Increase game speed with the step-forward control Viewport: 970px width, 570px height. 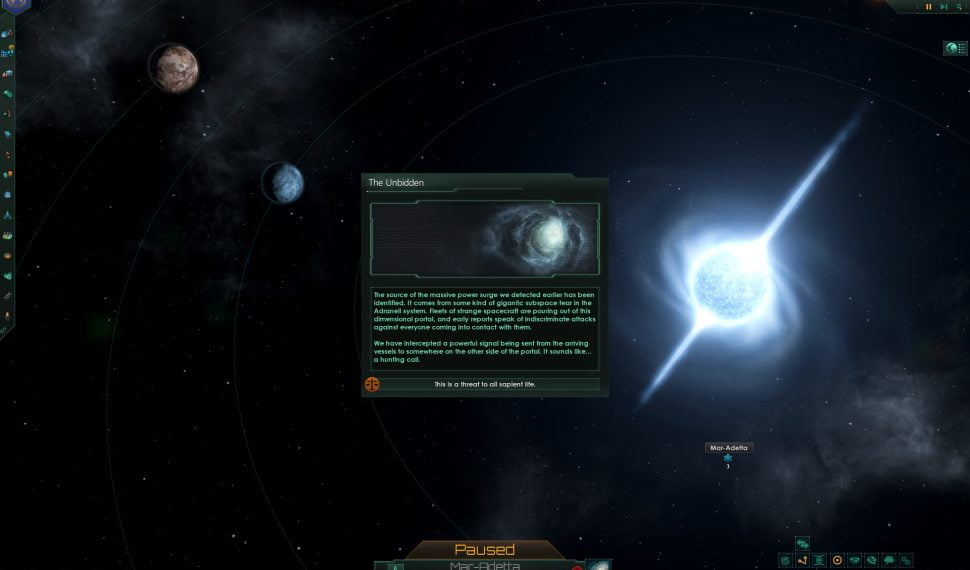[x=943, y=6]
